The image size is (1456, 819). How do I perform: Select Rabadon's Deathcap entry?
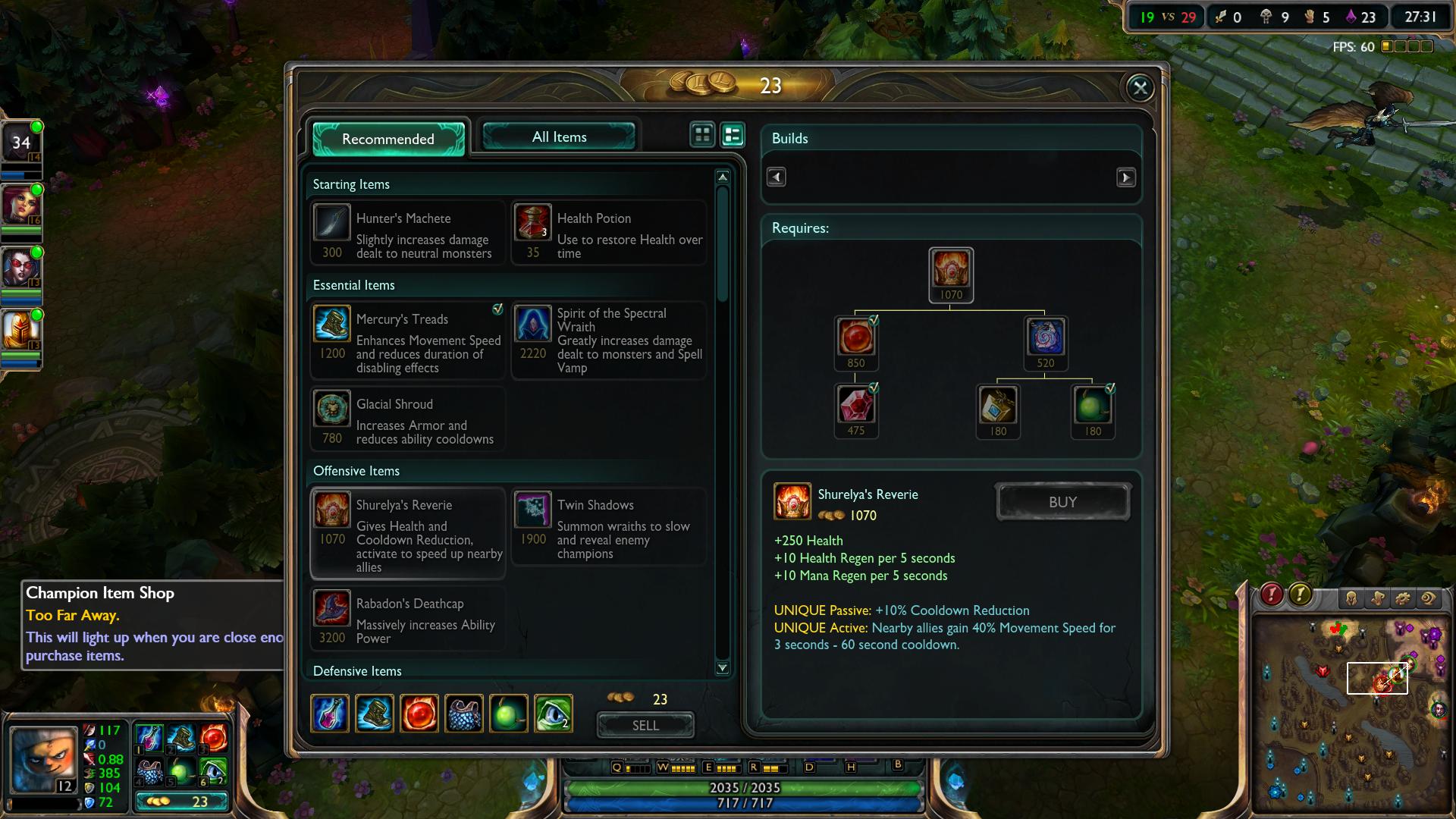pyautogui.click(x=407, y=619)
